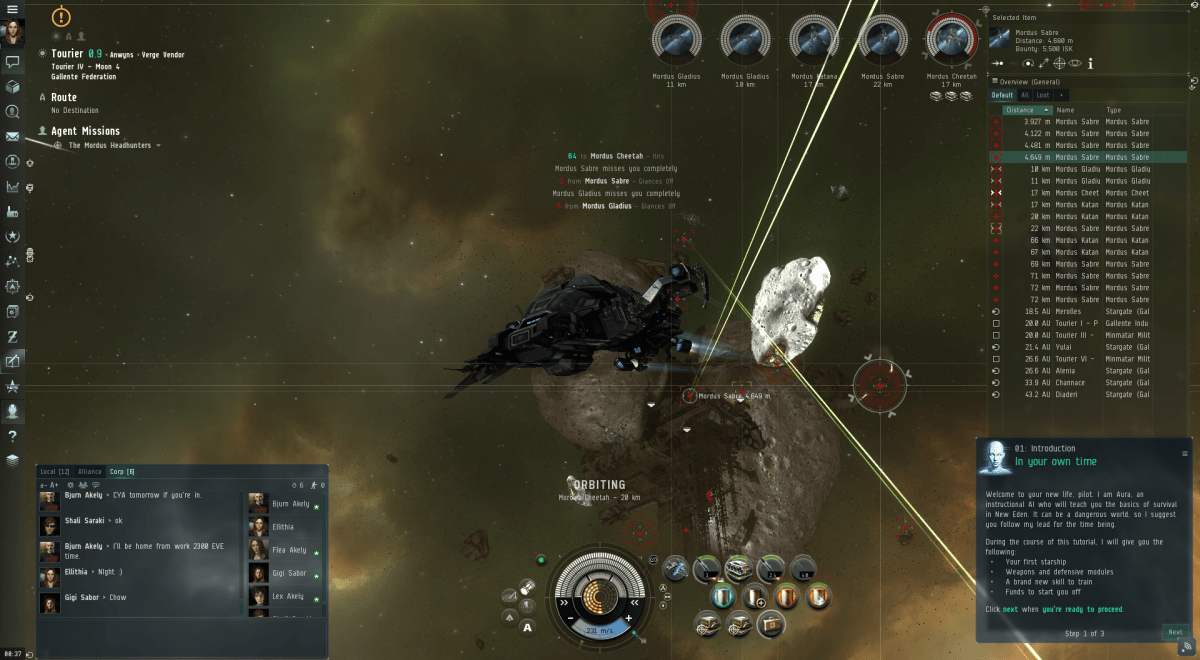Viewport: 1200px width, 660px height.
Task: Click Next in Aura's tutorial window
Action: pyautogui.click(x=1175, y=631)
